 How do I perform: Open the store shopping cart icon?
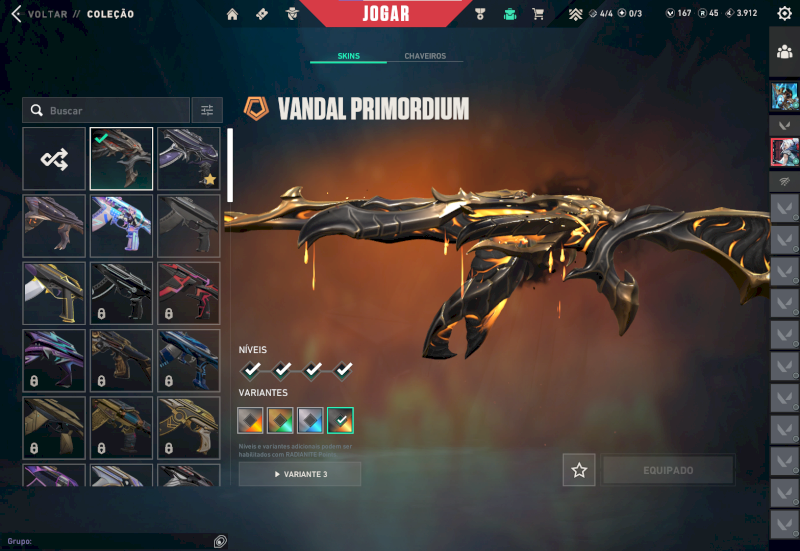538,14
